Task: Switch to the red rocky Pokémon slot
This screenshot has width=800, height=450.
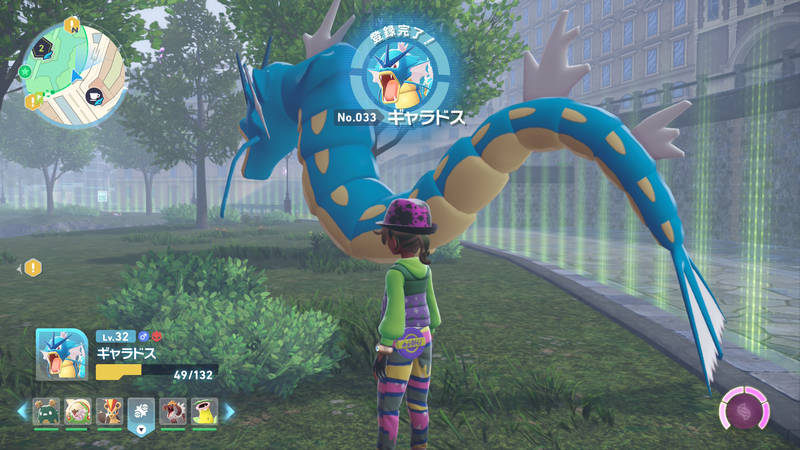Action: click(x=172, y=412)
